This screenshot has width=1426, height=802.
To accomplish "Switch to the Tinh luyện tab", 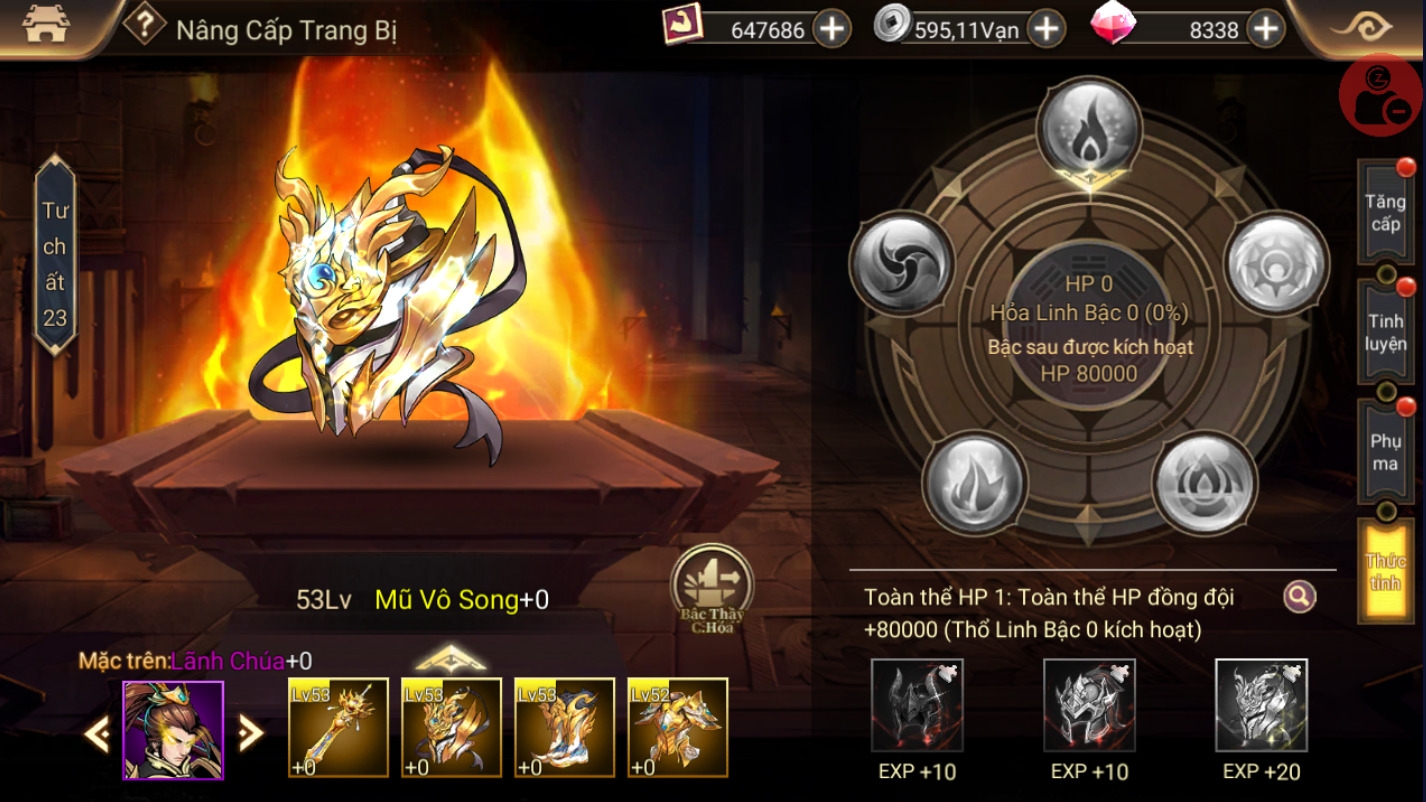I will [x=1385, y=332].
